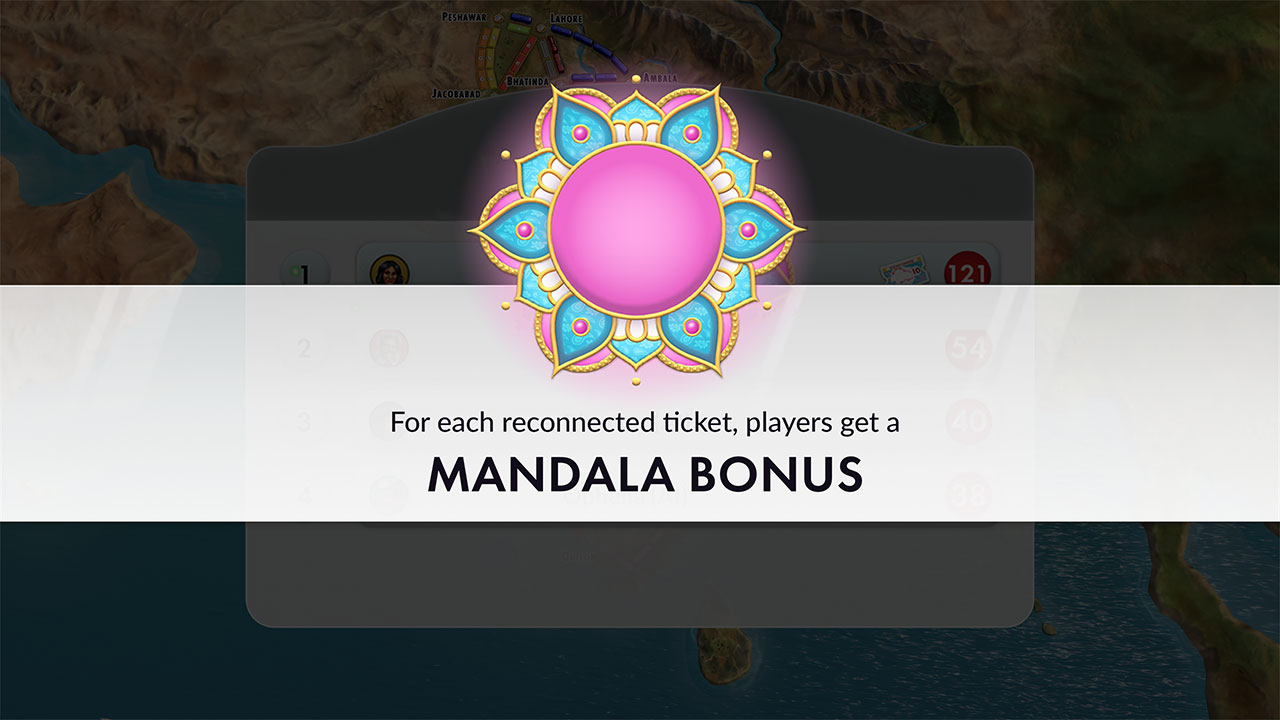Screen dimensions: 1280x720
Task: Select the first-place player's avatar portrait
Action: point(390,268)
